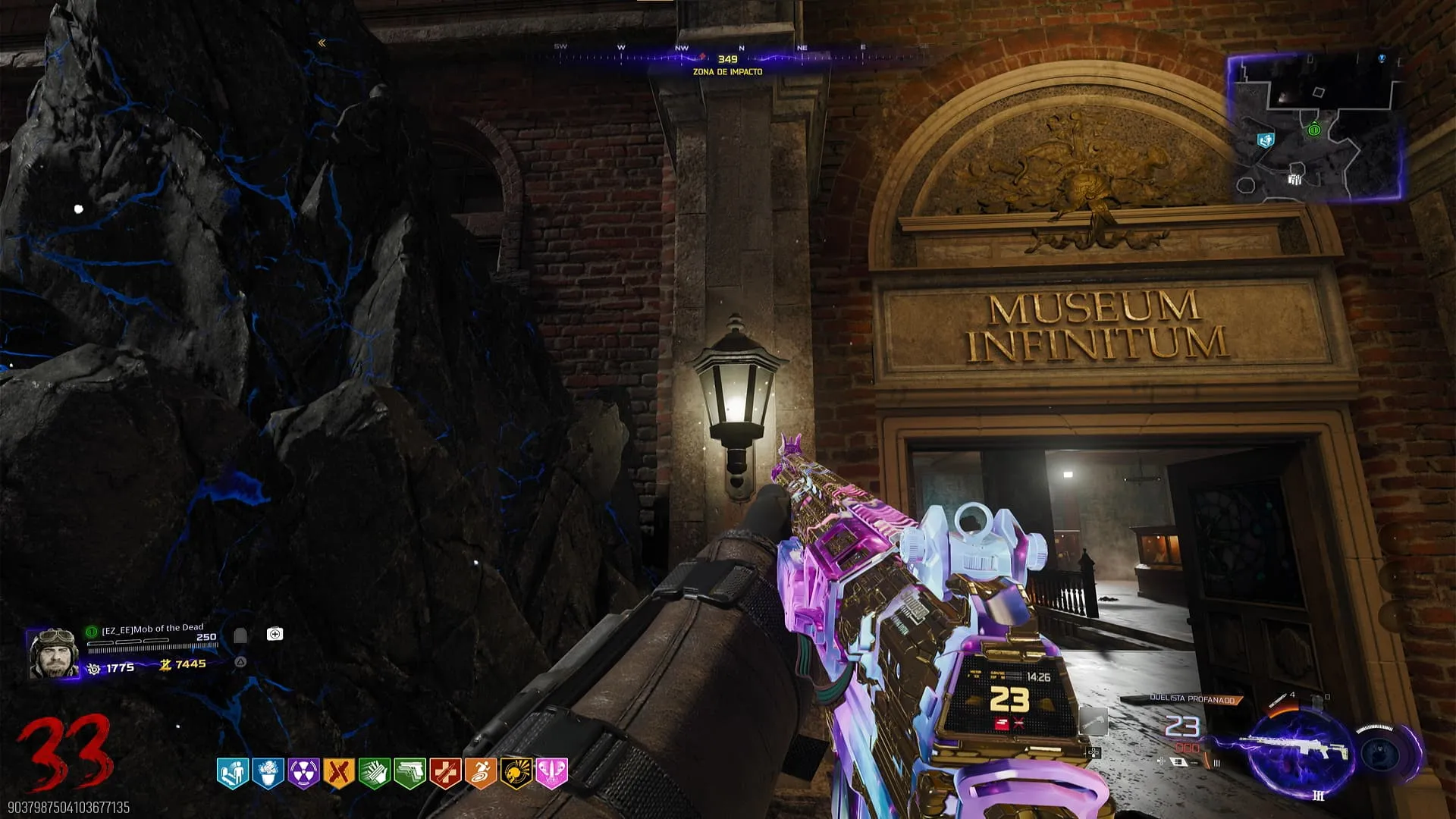Select the purple PhD Flopper radiation perk
This screenshot has width=1456, height=819.
tap(303, 773)
